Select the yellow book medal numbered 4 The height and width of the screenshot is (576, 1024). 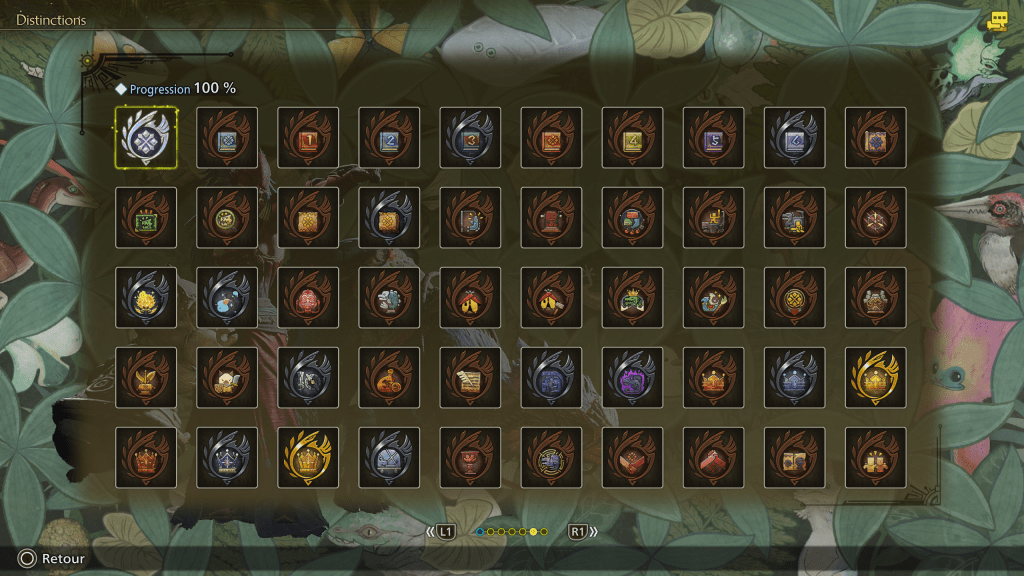click(x=632, y=138)
